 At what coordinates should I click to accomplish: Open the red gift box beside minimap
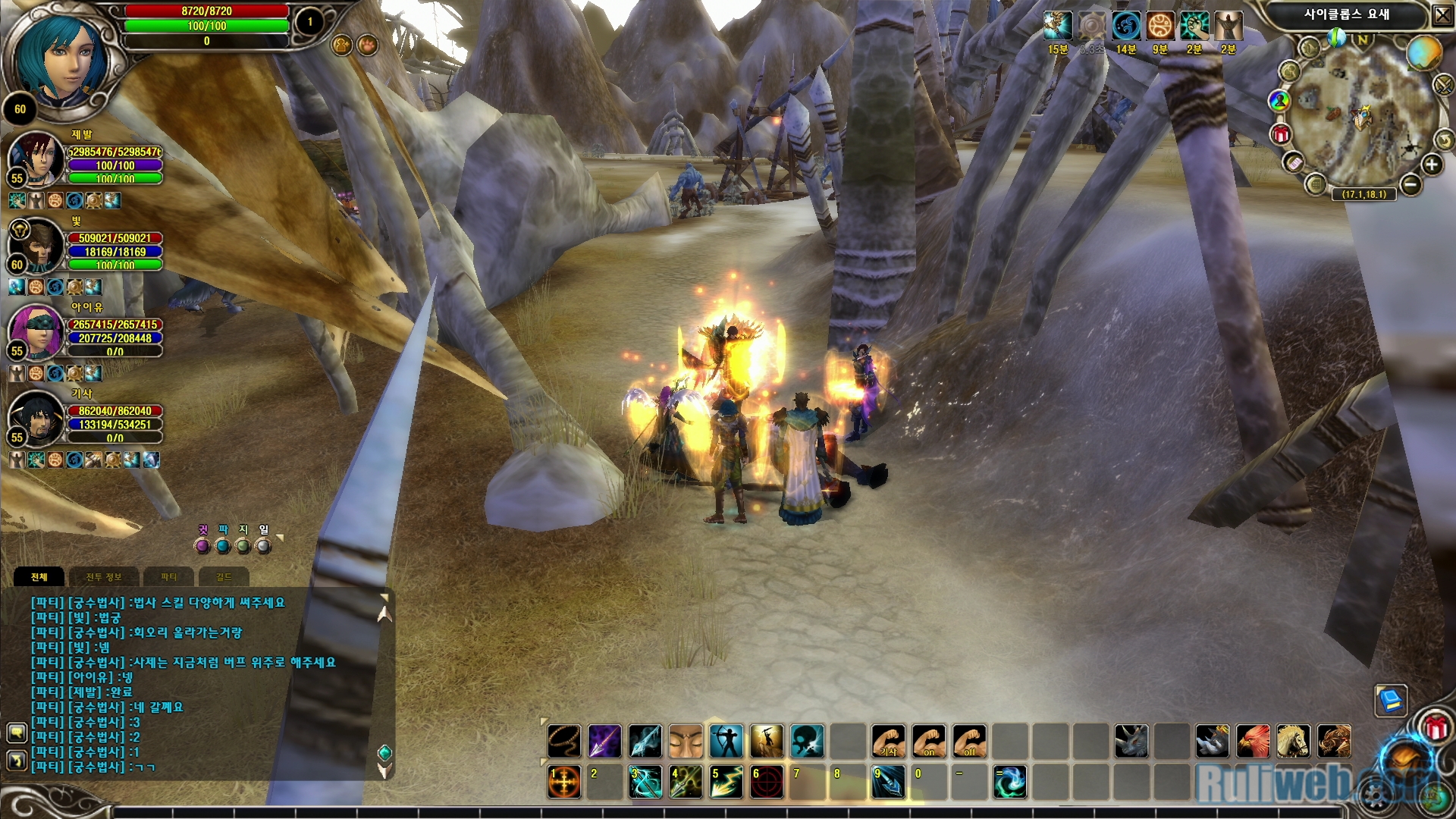(1281, 135)
